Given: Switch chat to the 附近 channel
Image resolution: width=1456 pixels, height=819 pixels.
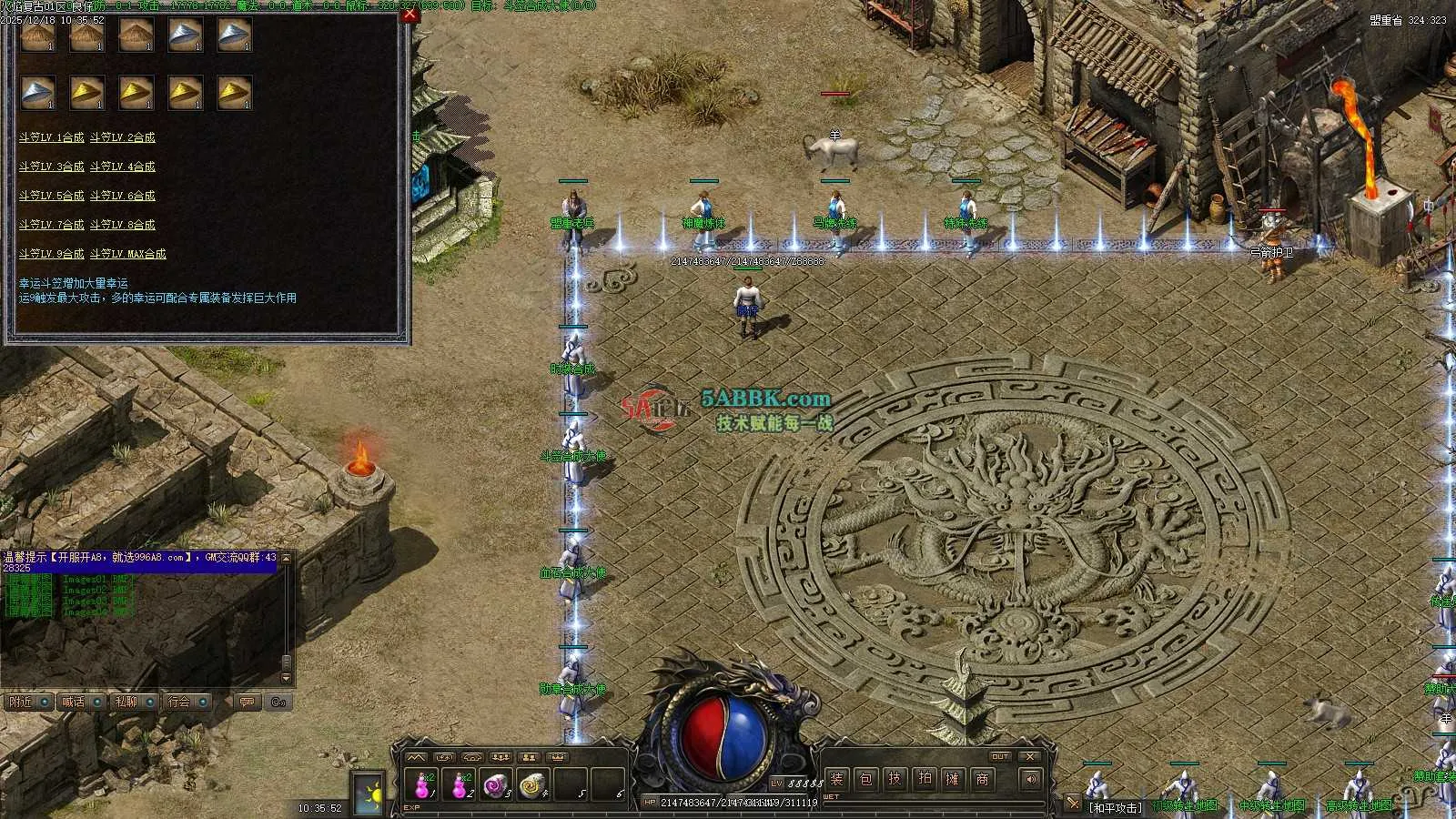Looking at the screenshot, I should tap(20, 702).
